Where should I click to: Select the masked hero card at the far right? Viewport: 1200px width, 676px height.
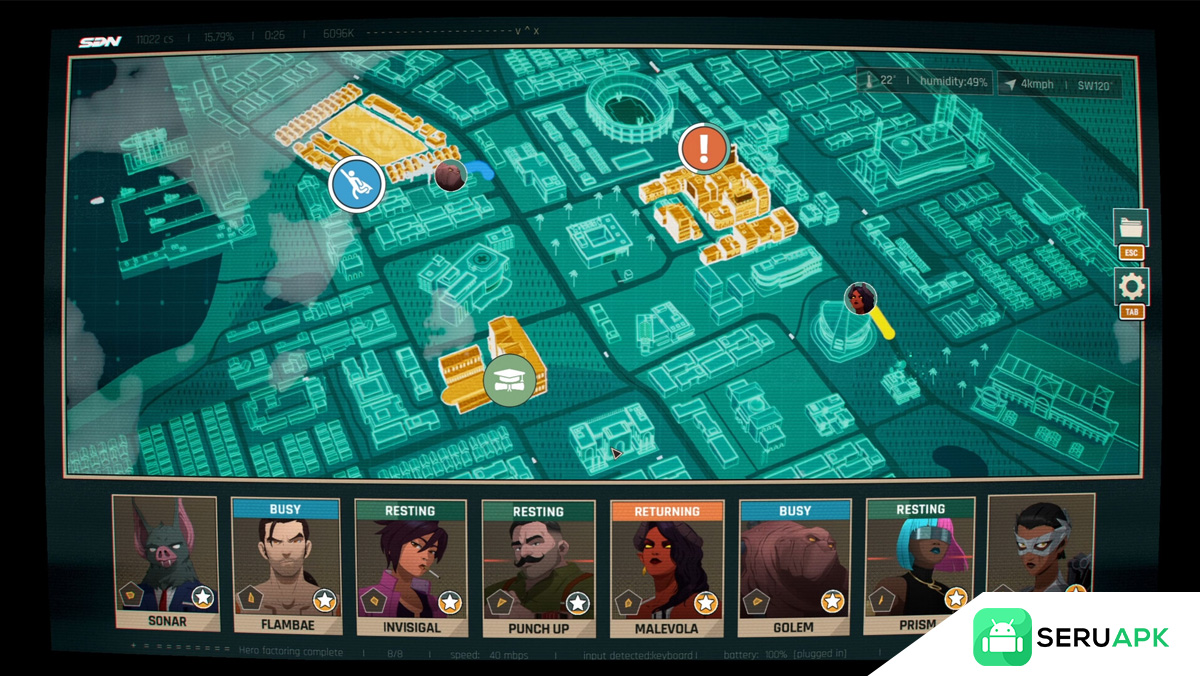pyautogui.click(x=1040, y=545)
